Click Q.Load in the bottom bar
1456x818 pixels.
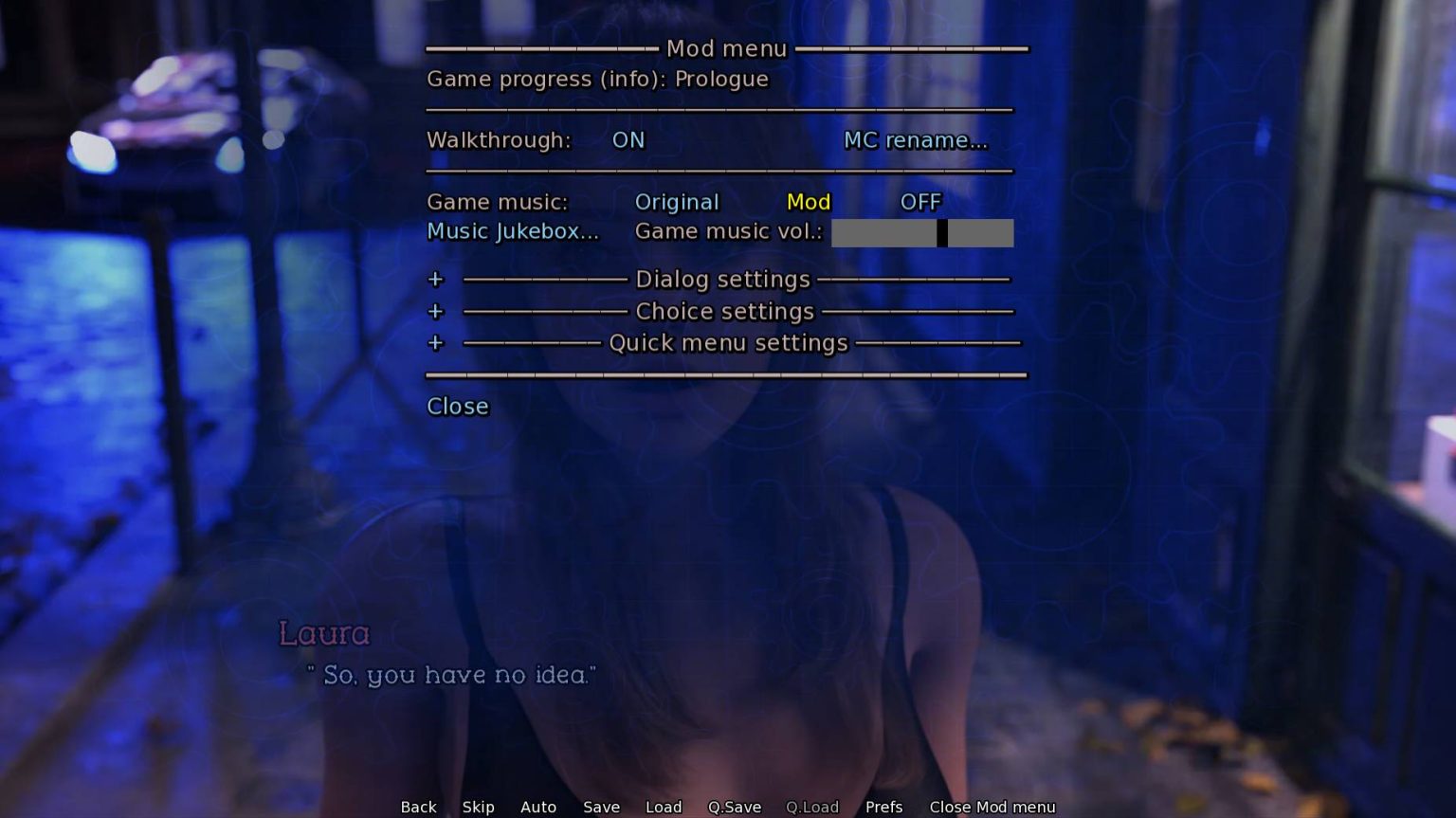811,807
